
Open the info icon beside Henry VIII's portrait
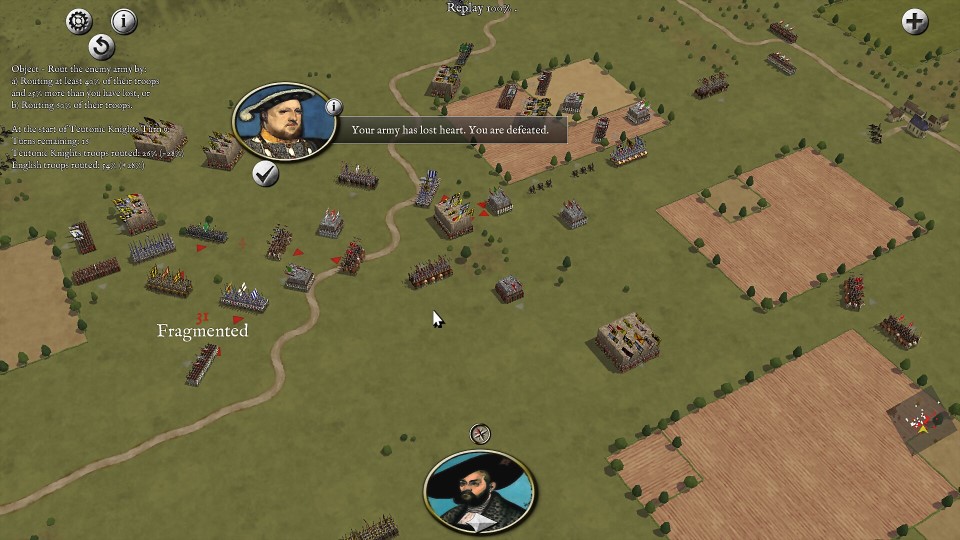tap(334, 107)
